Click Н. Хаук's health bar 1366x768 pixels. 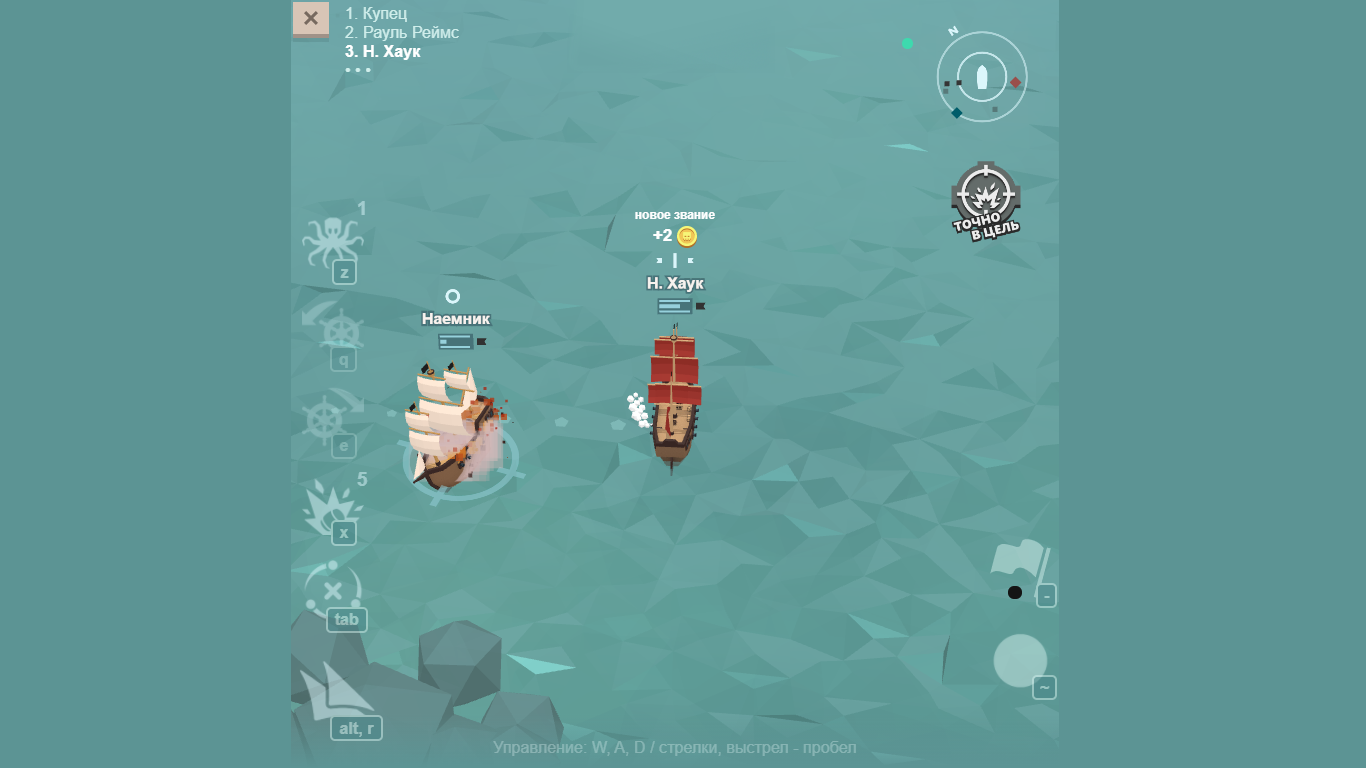[676, 306]
